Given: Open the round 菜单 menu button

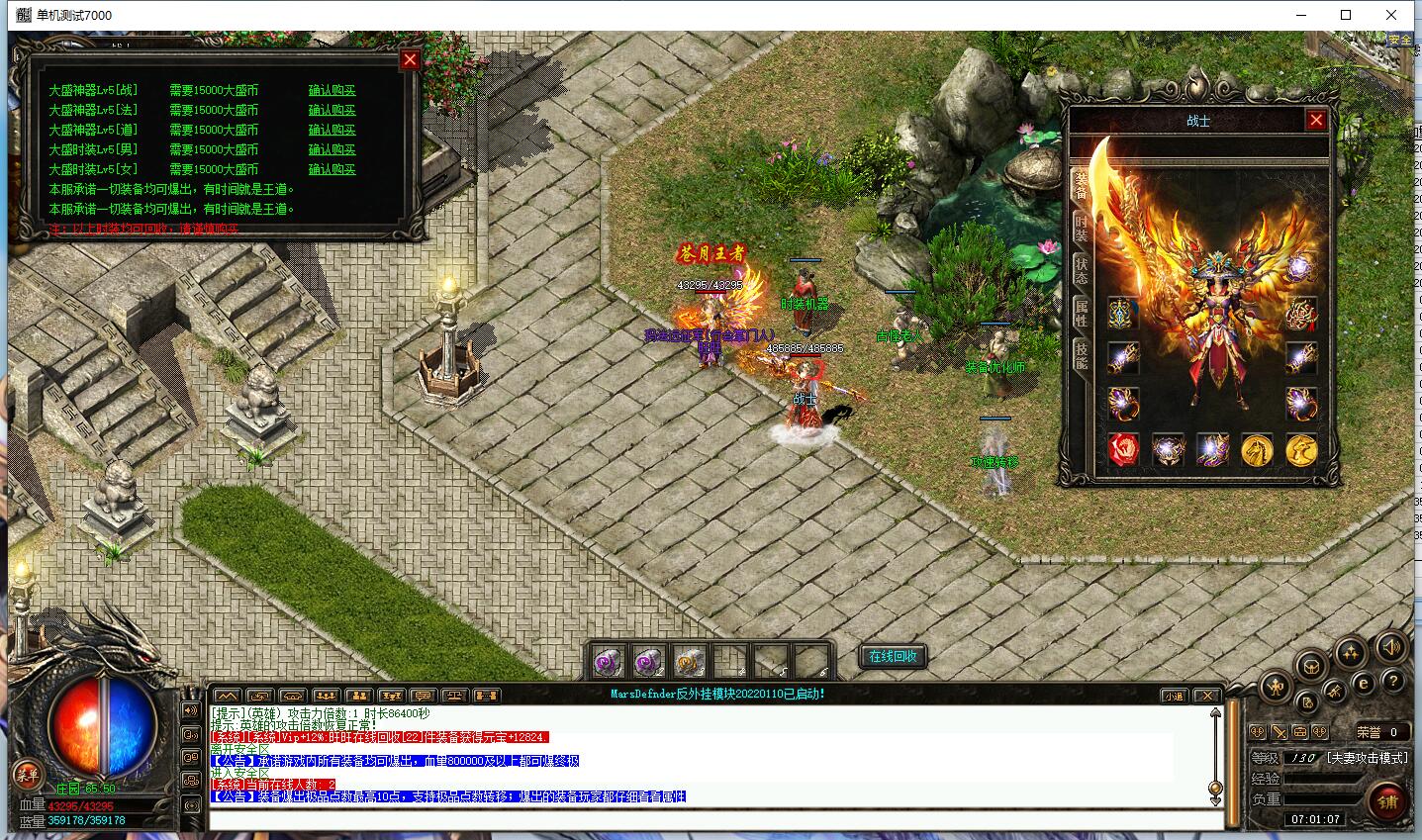Looking at the screenshot, I should pyautogui.click(x=26, y=775).
